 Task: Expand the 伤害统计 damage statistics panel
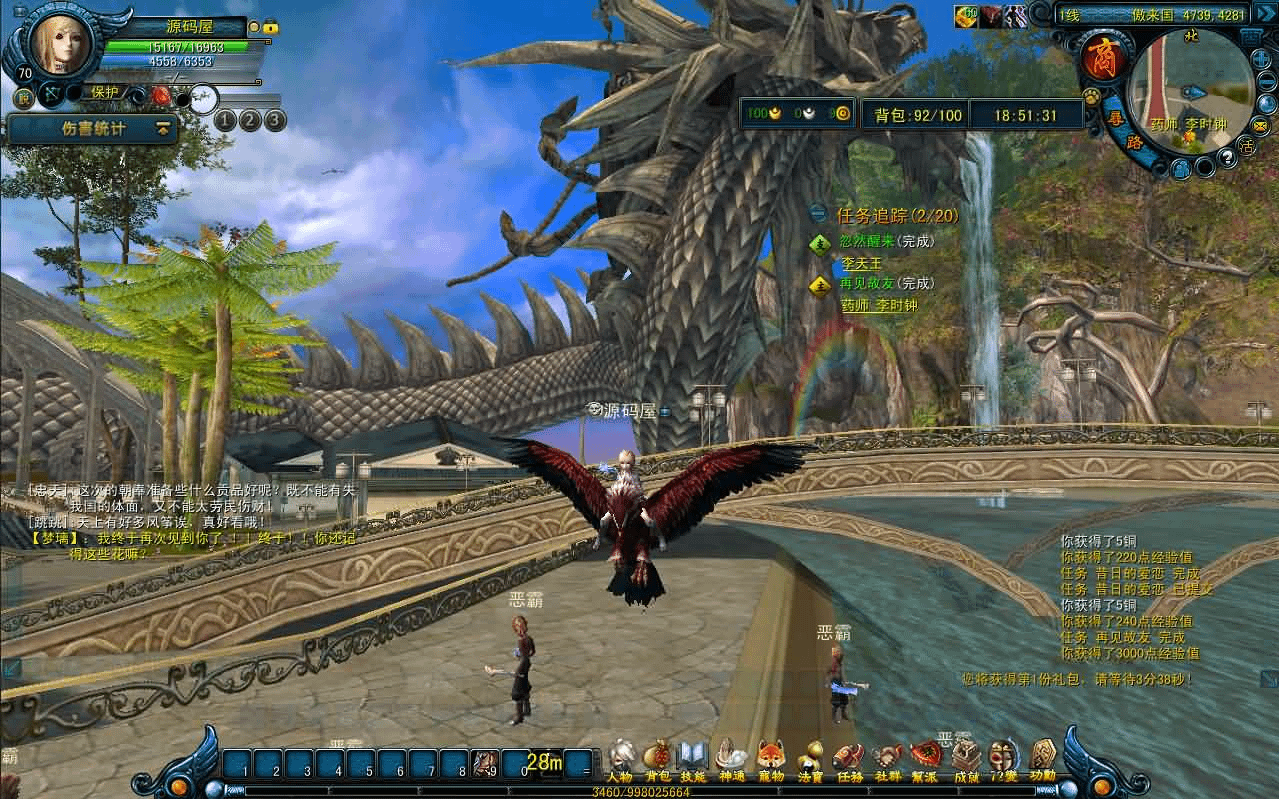[162, 129]
